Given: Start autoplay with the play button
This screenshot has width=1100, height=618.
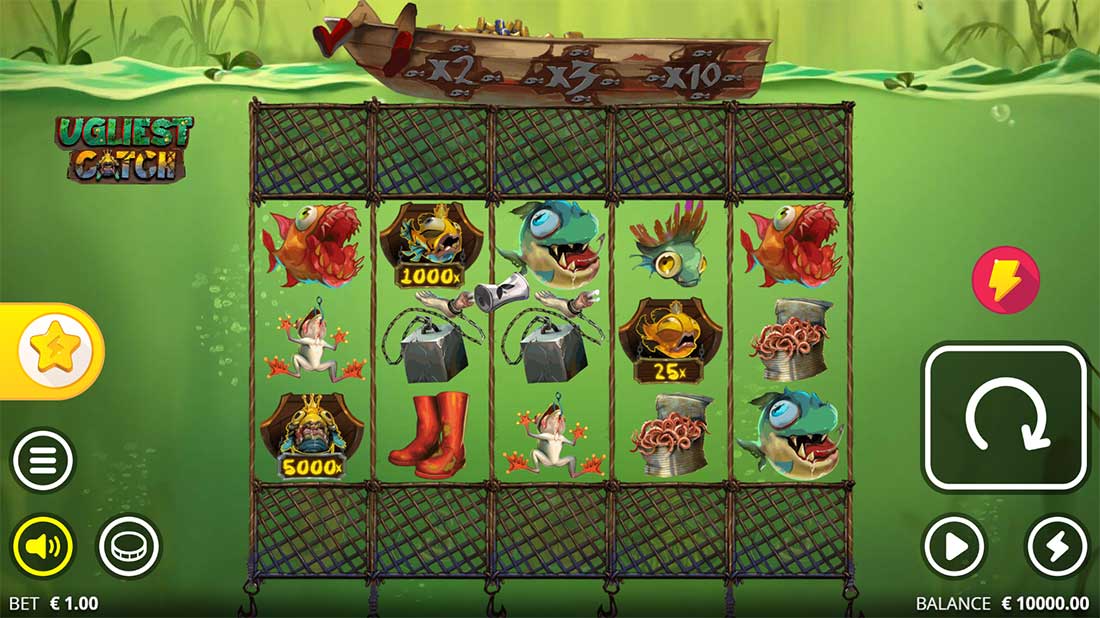Looking at the screenshot, I should 953,547.
